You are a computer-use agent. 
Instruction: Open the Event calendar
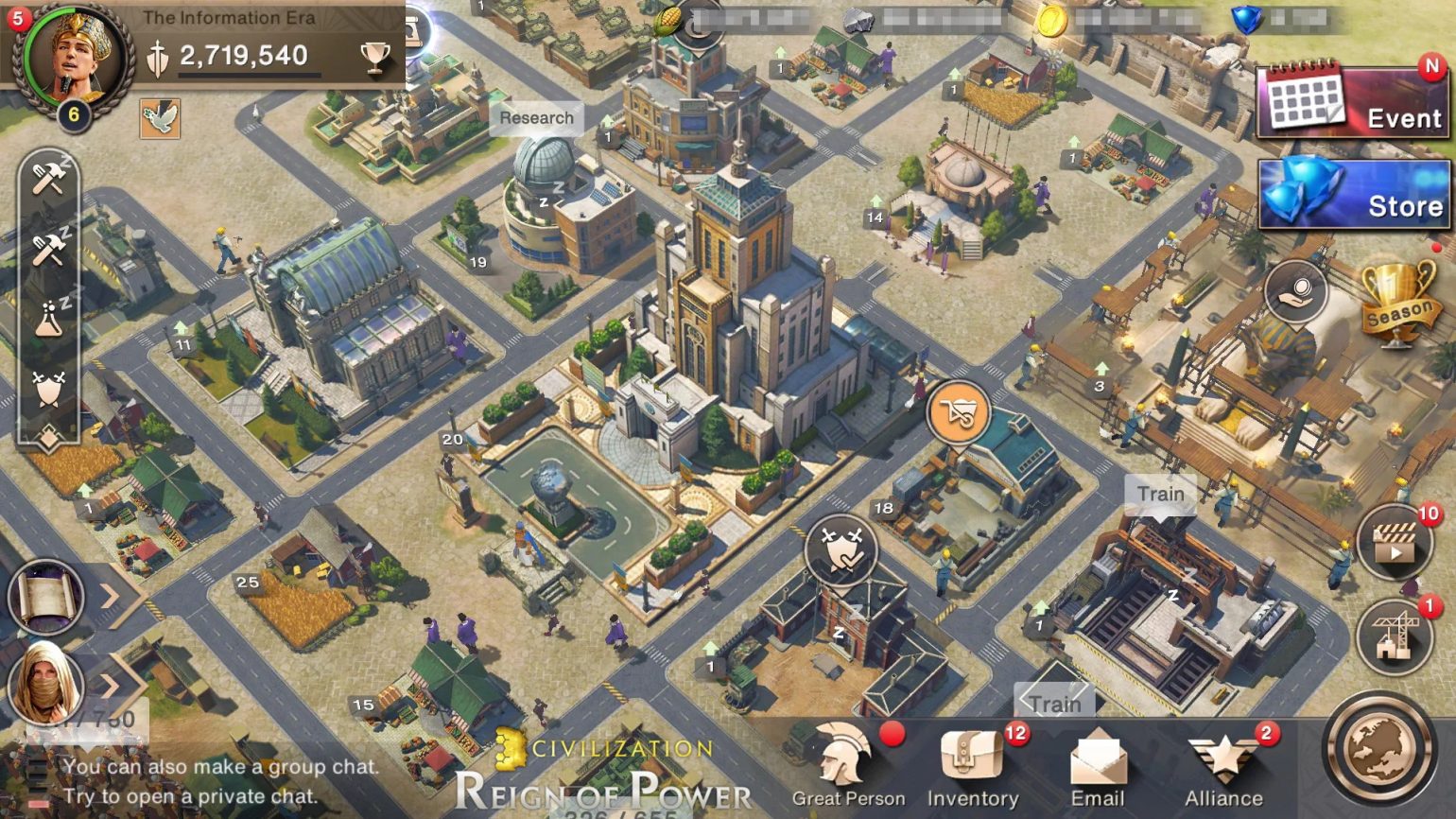pyautogui.click(x=1350, y=99)
